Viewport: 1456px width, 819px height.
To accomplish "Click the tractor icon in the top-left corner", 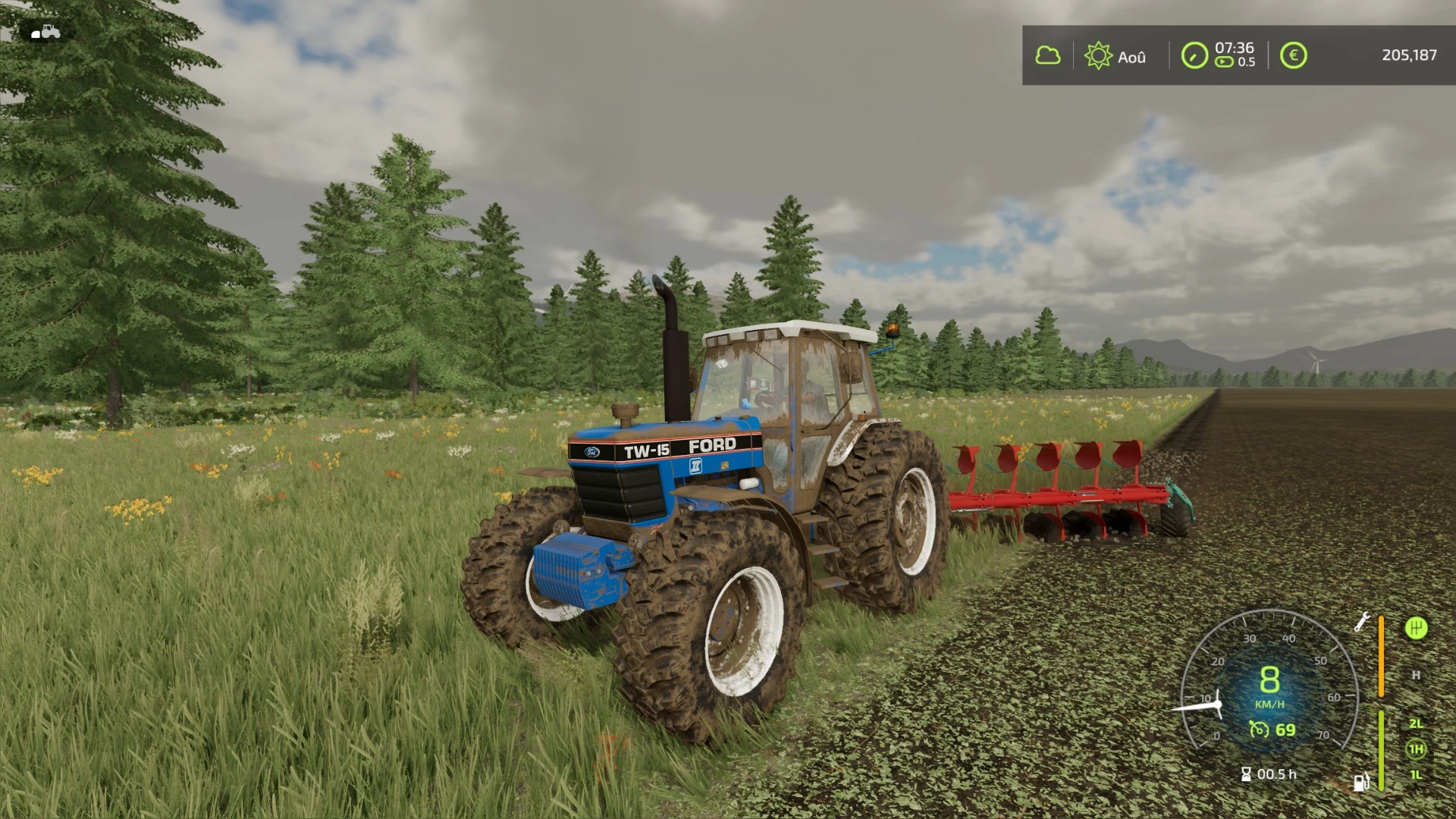I will coord(45,30).
